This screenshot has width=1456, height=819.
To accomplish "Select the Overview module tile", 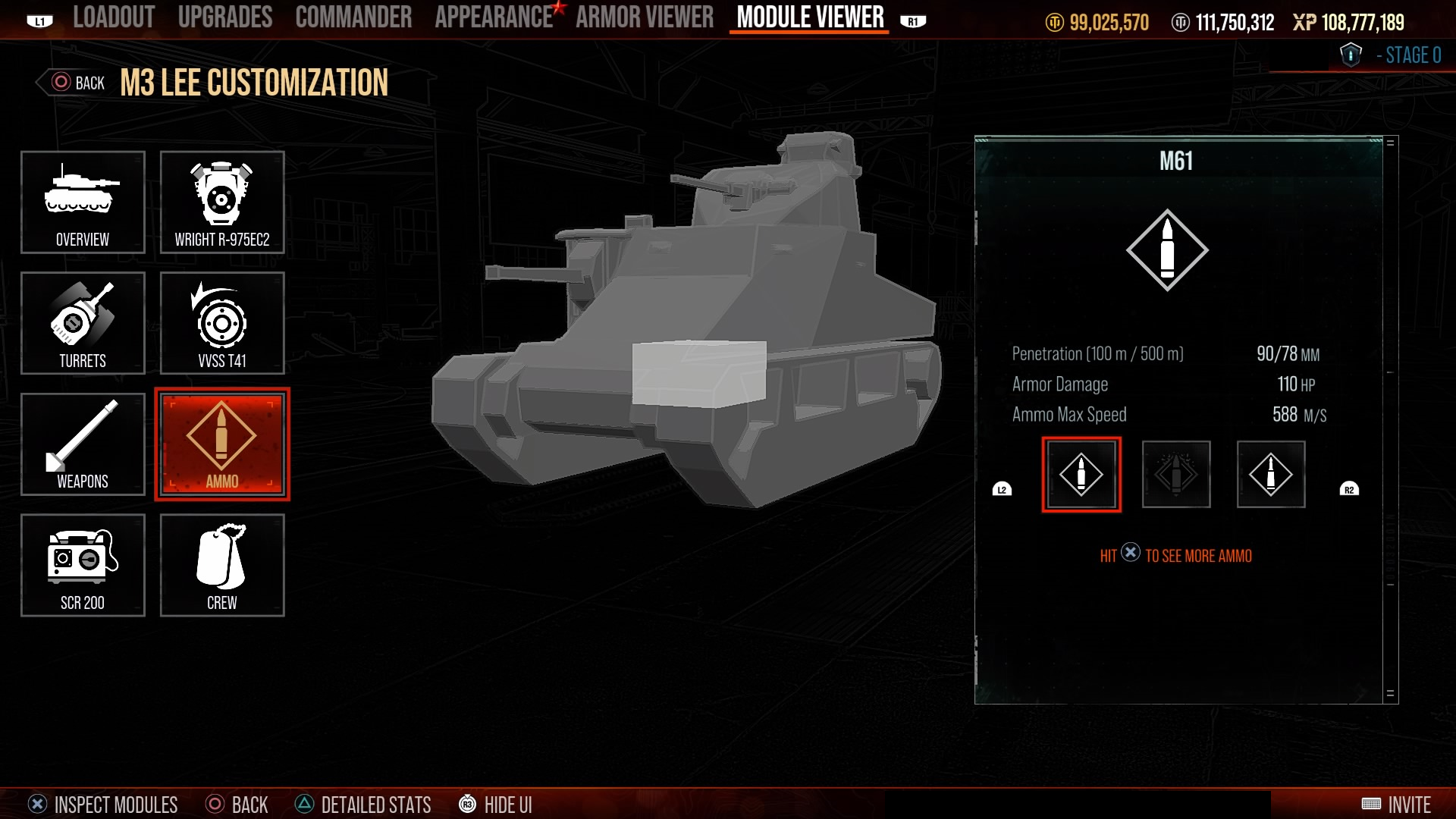I will [83, 202].
